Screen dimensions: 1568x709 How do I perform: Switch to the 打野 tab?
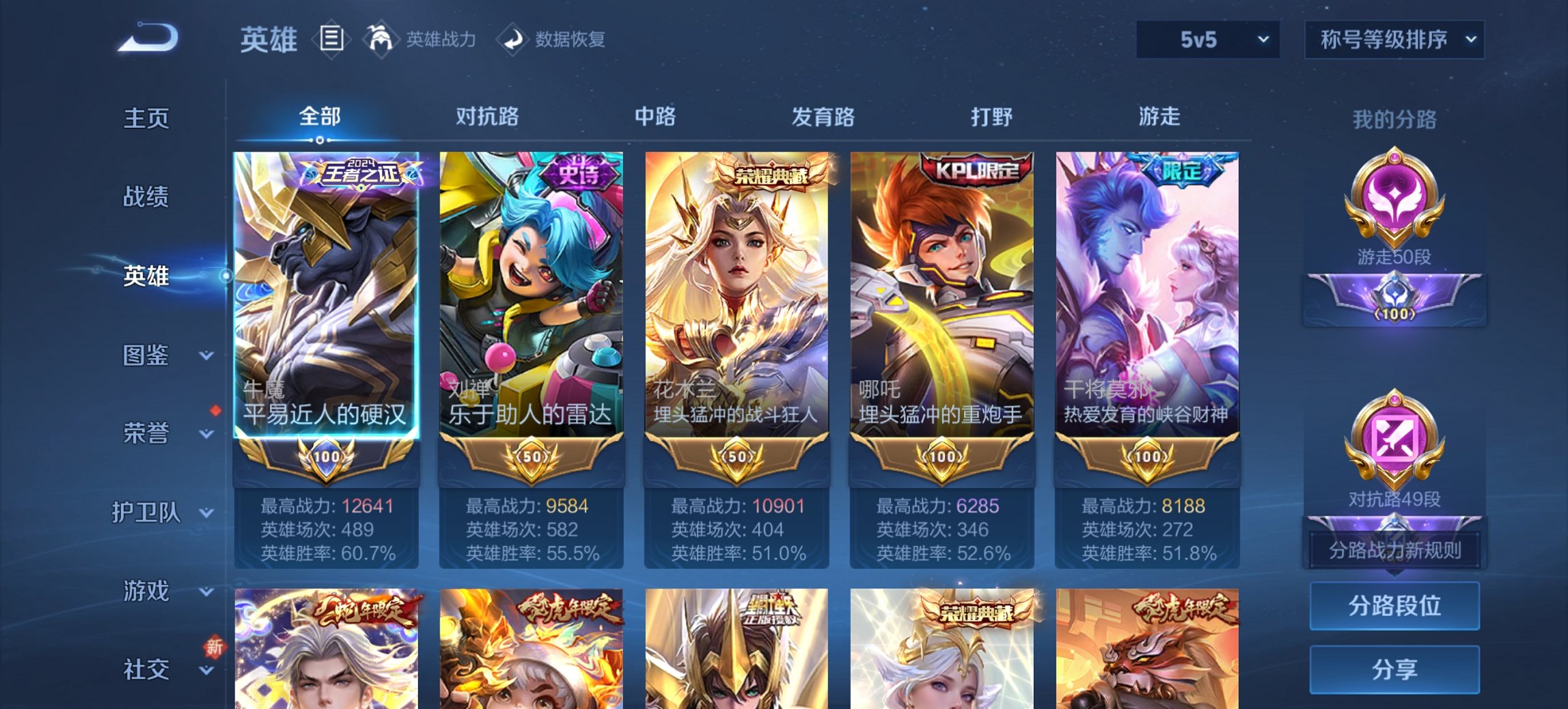click(x=993, y=116)
